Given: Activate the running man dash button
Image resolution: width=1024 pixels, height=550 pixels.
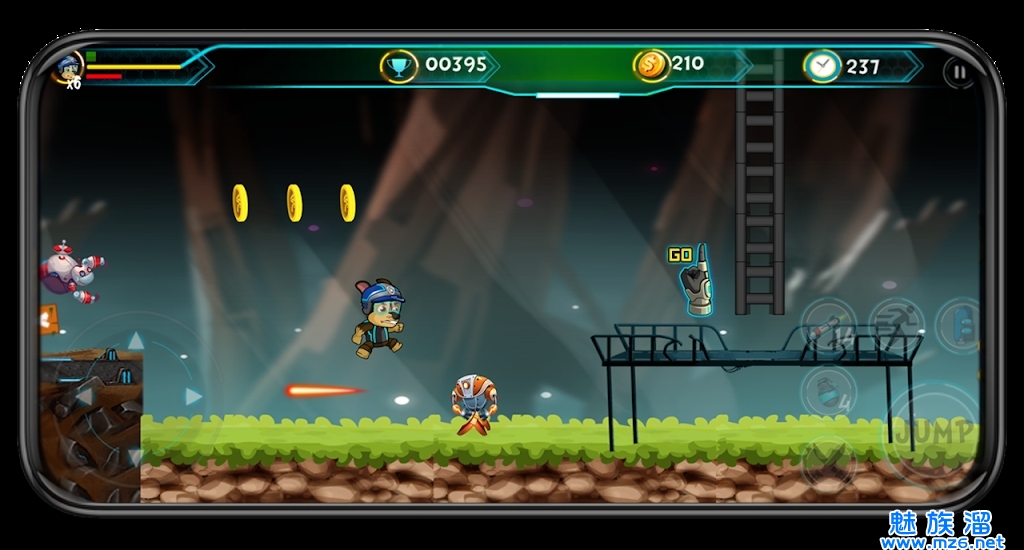Looking at the screenshot, I should click(x=894, y=323).
